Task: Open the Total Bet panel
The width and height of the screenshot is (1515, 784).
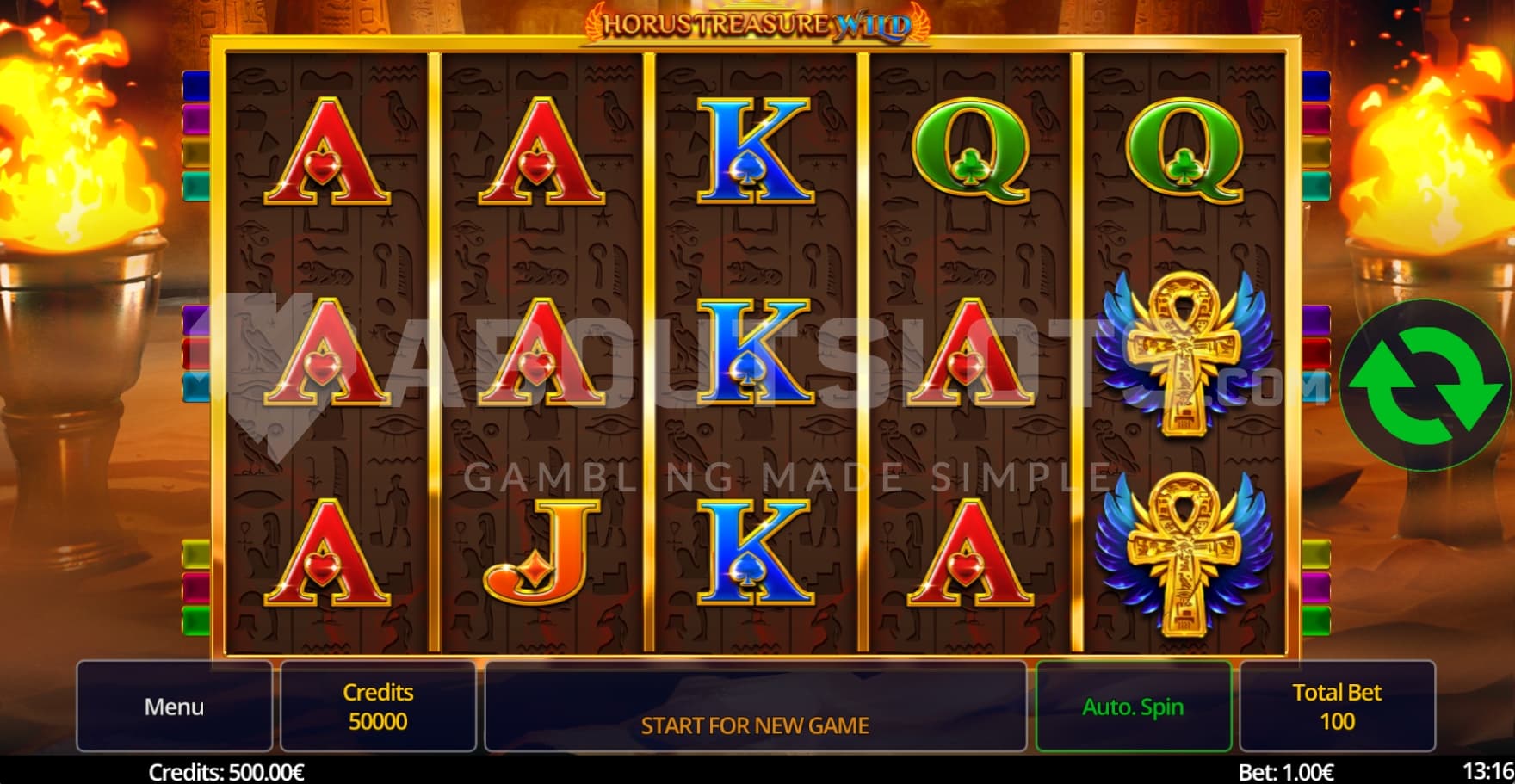Action: pyautogui.click(x=1337, y=707)
